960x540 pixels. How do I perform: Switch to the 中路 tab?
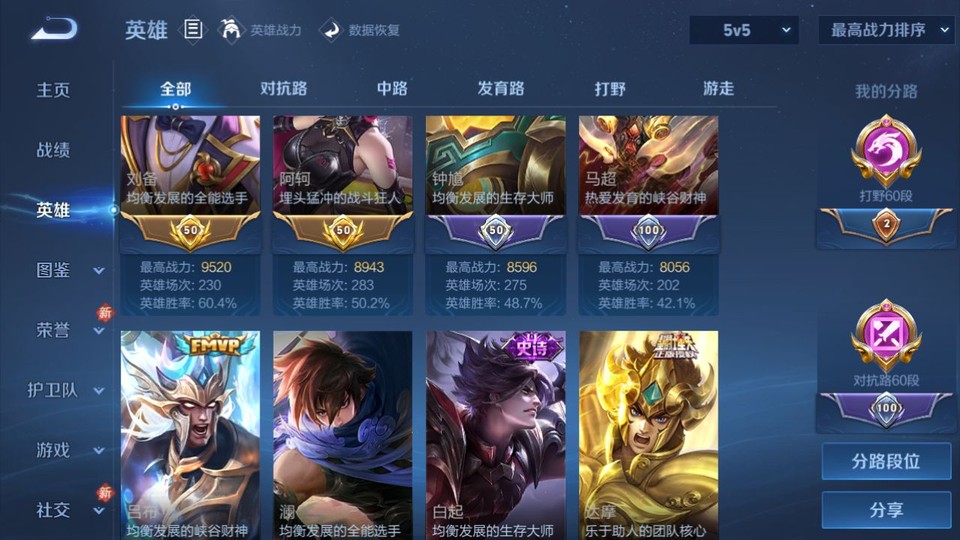click(392, 88)
